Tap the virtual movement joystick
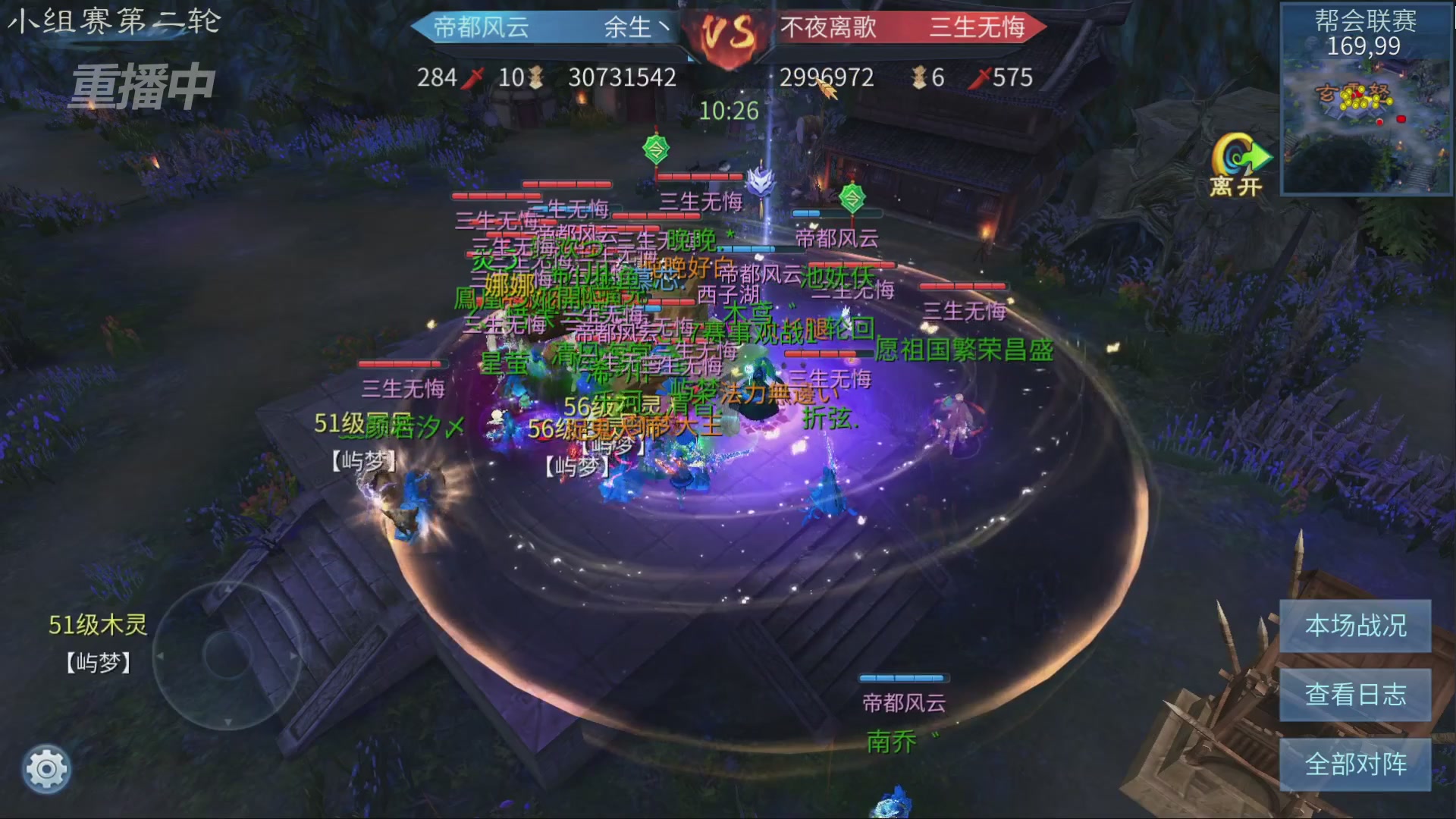This screenshot has height=819, width=1456. coord(227,654)
